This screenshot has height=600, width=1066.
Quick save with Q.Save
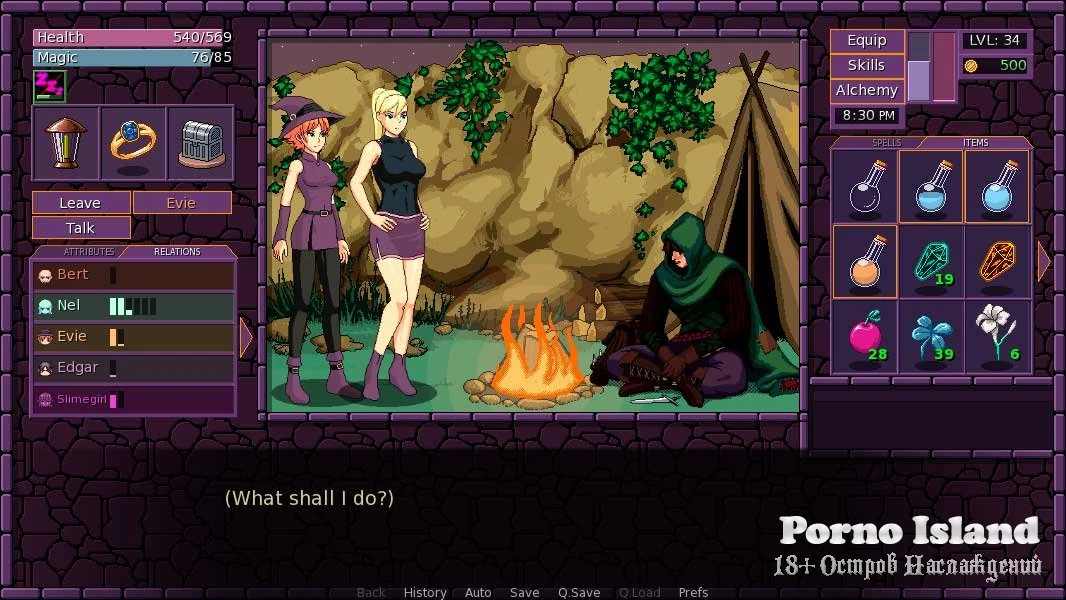579,592
